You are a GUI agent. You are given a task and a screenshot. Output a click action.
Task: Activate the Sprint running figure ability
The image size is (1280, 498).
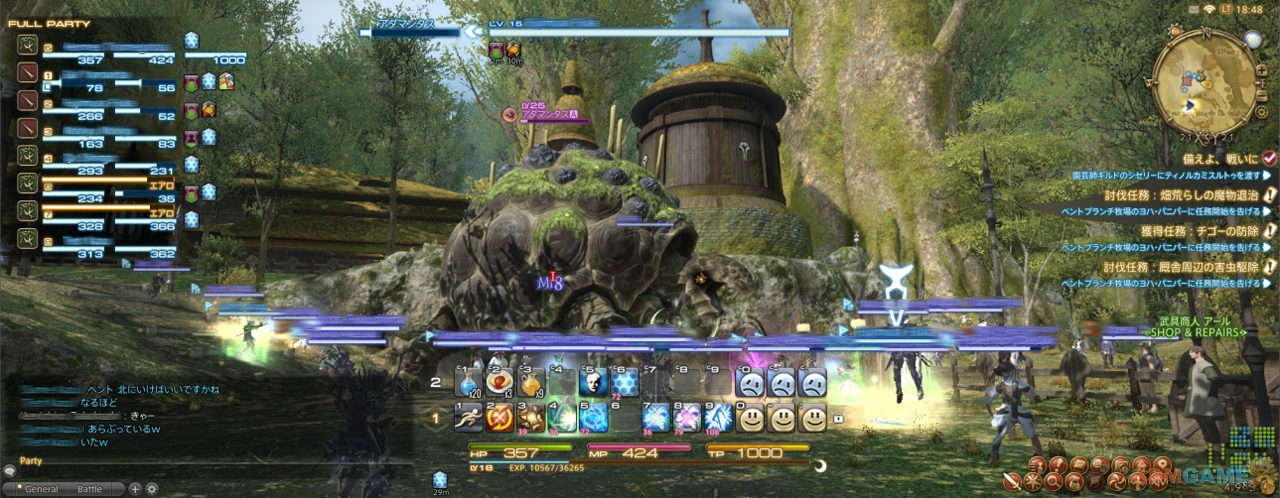[x=469, y=417]
